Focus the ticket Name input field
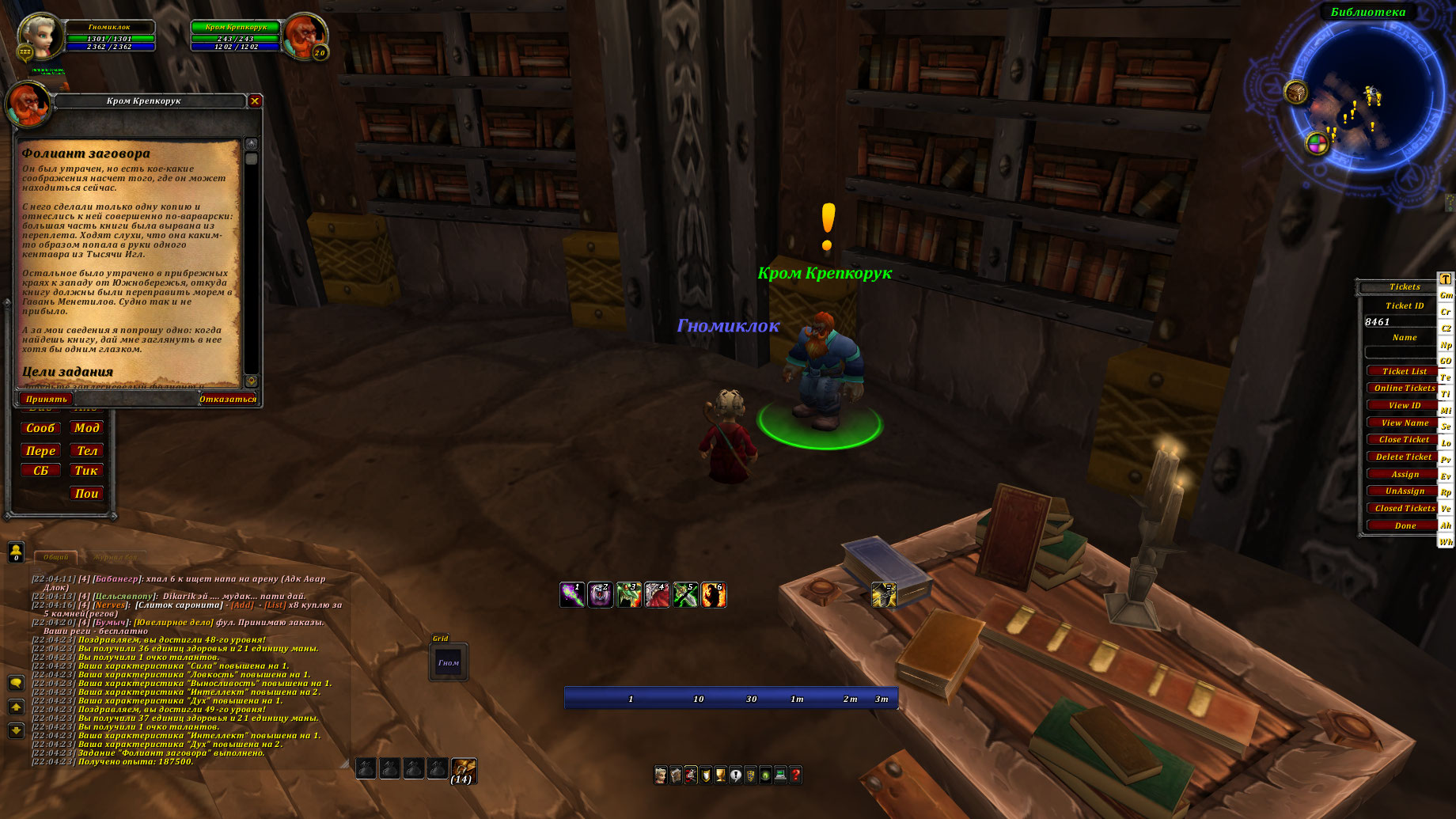The height and width of the screenshot is (819, 1456). [1399, 351]
